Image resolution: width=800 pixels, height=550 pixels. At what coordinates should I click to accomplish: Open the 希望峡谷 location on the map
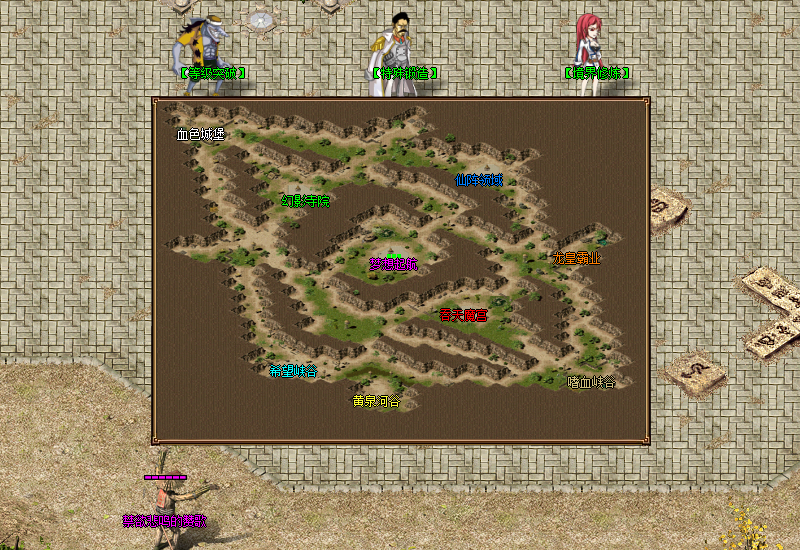[x=293, y=371]
